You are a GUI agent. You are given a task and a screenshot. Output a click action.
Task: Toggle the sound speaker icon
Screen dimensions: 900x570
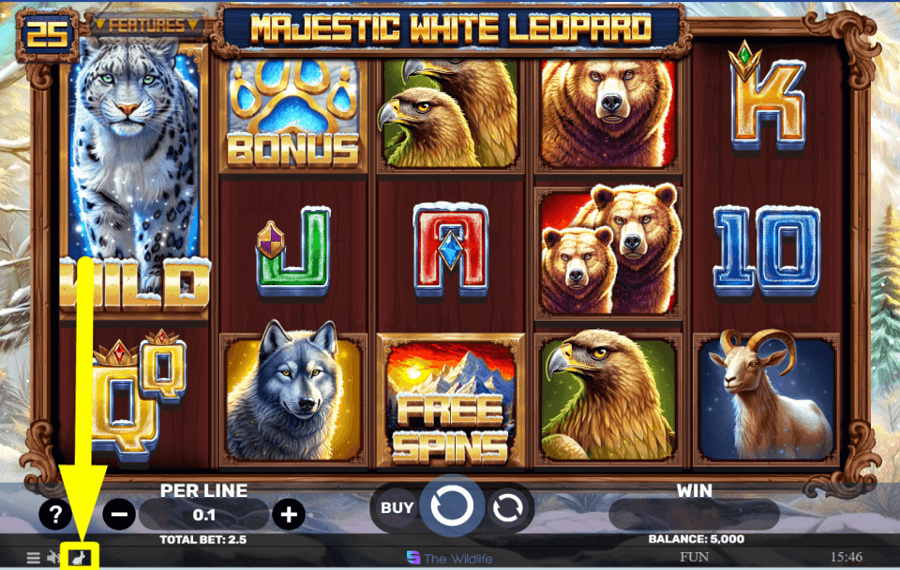[x=53, y=557]
